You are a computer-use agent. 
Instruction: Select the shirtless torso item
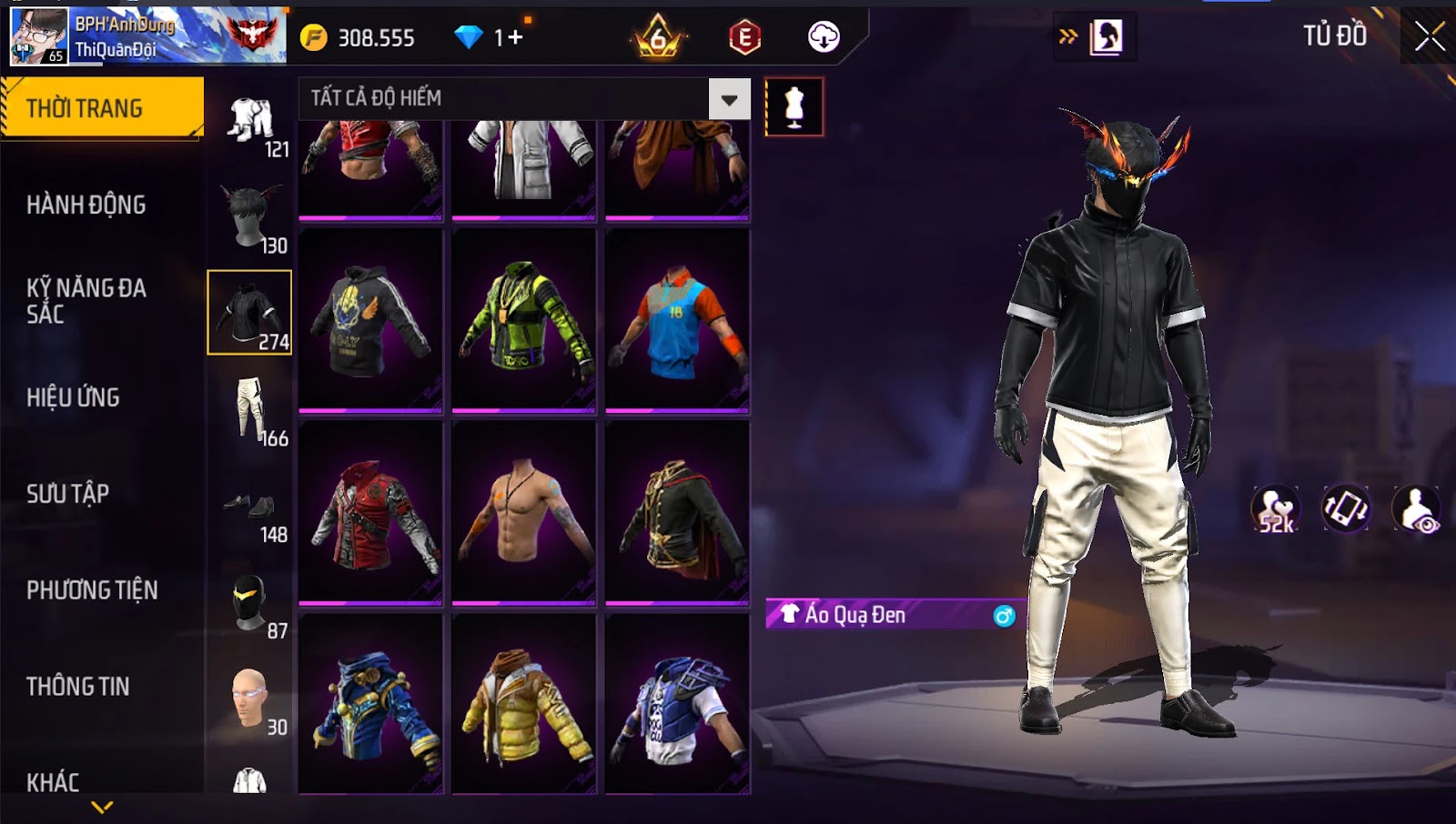click(x=524, y=511)
